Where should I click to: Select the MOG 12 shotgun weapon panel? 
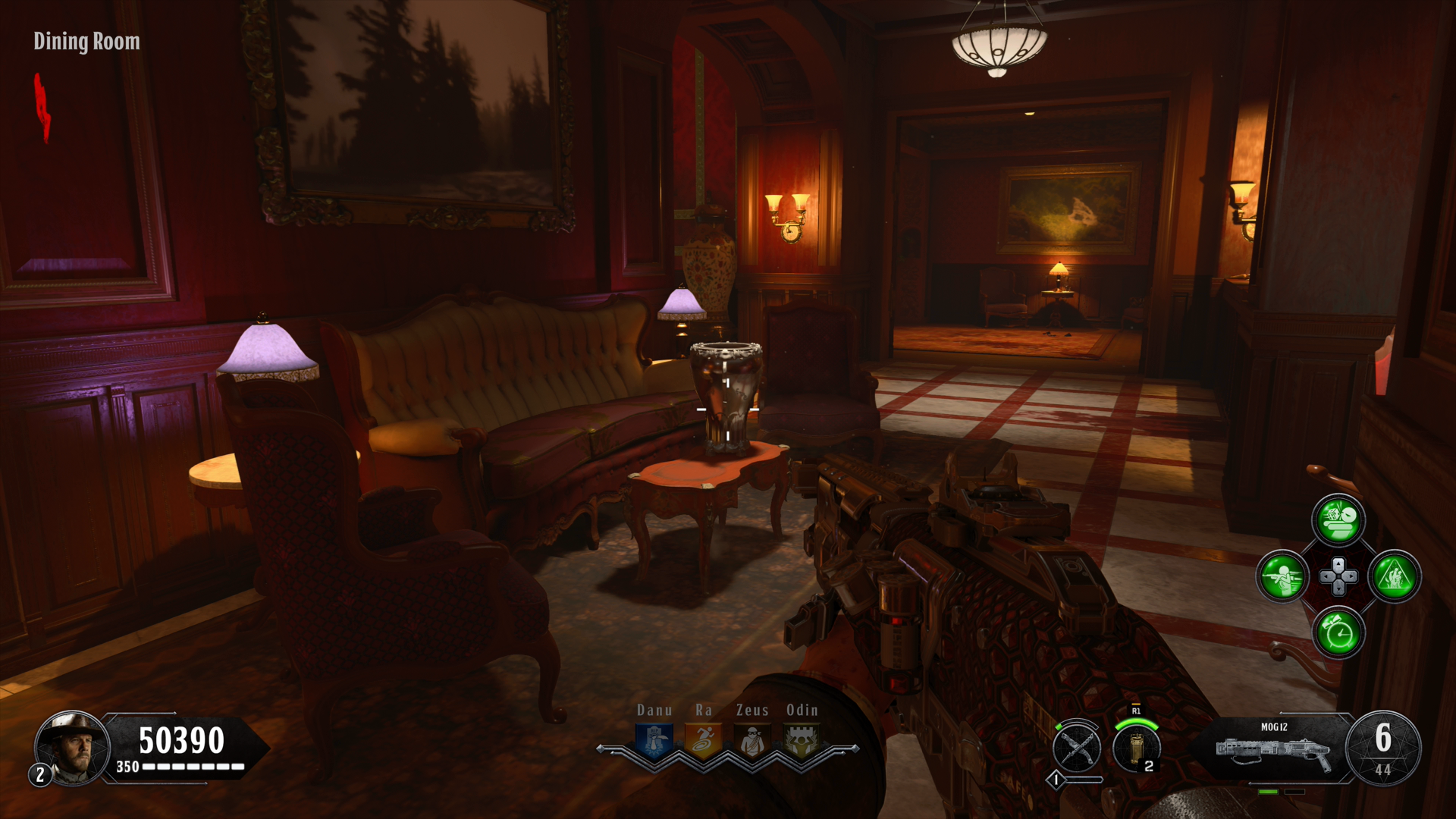1274,749
